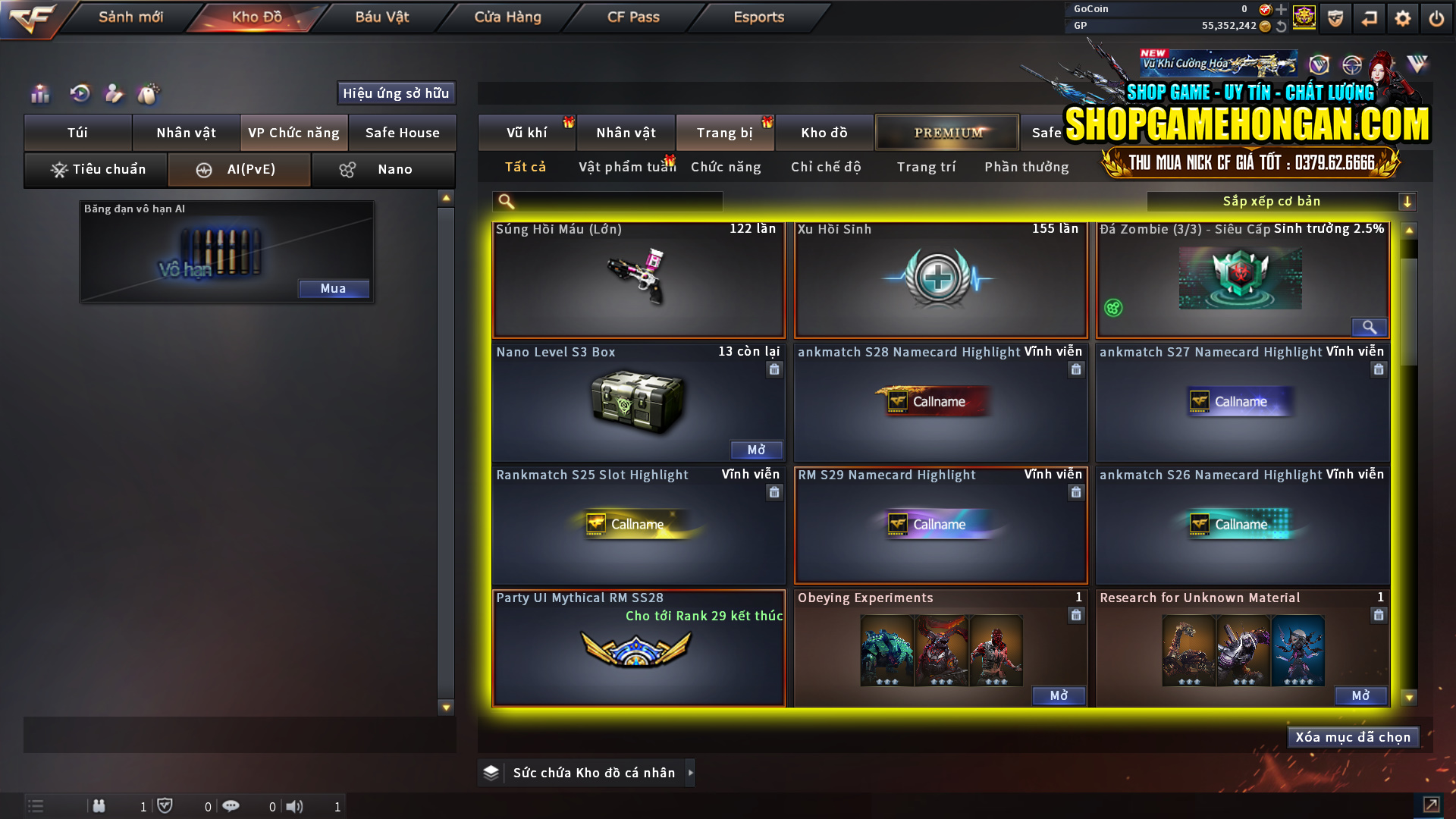Mute sound using the speaker icon bottom bar
This screenshot has height=819, width=1456.
click(295, 806)
